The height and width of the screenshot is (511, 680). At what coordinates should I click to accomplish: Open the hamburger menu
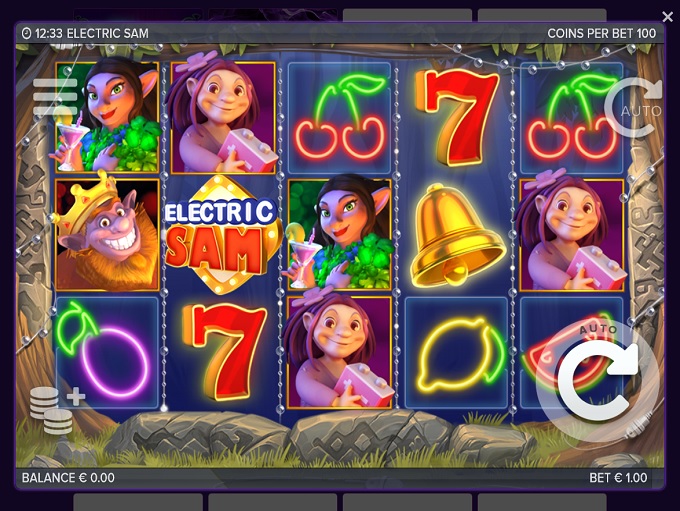point(55,96)
